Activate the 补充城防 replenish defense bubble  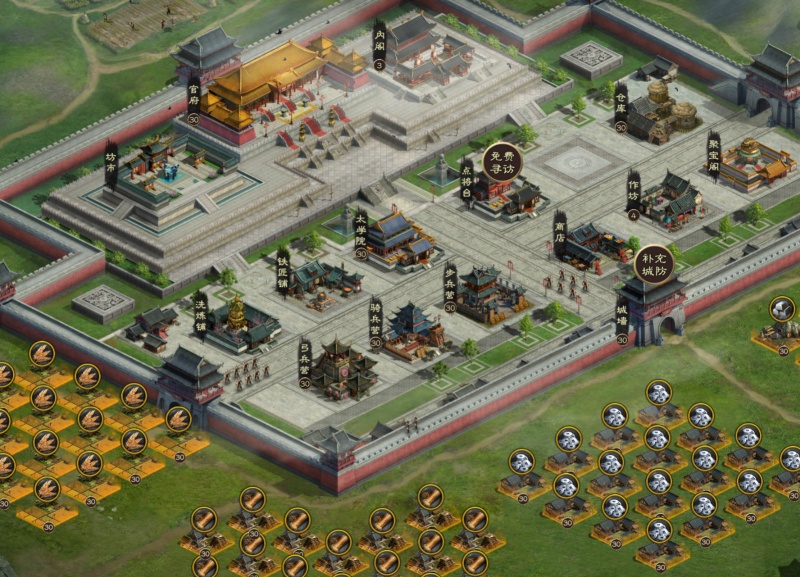pos(654,265)
